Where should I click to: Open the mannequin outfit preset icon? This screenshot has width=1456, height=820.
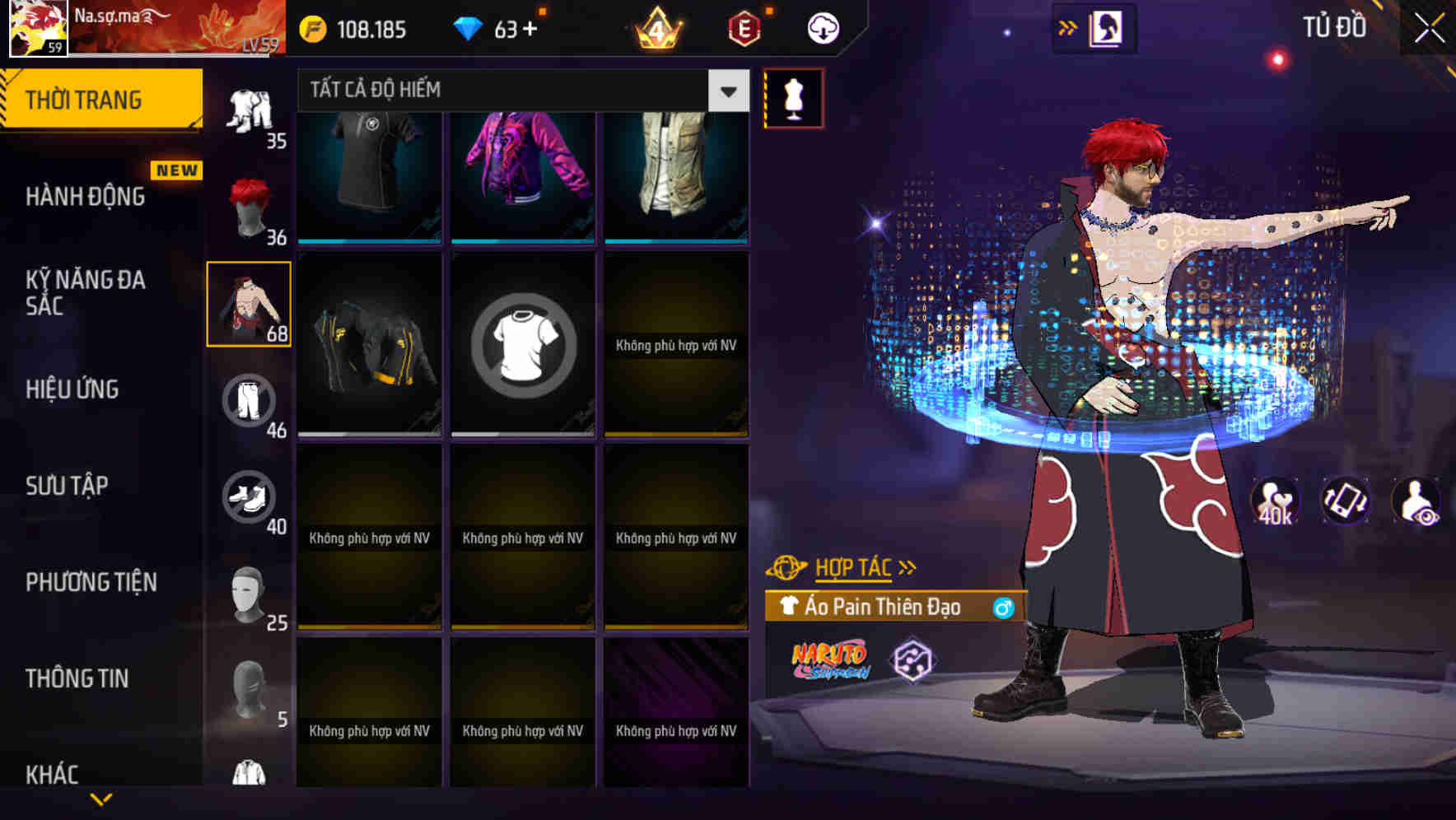(795, 99)
